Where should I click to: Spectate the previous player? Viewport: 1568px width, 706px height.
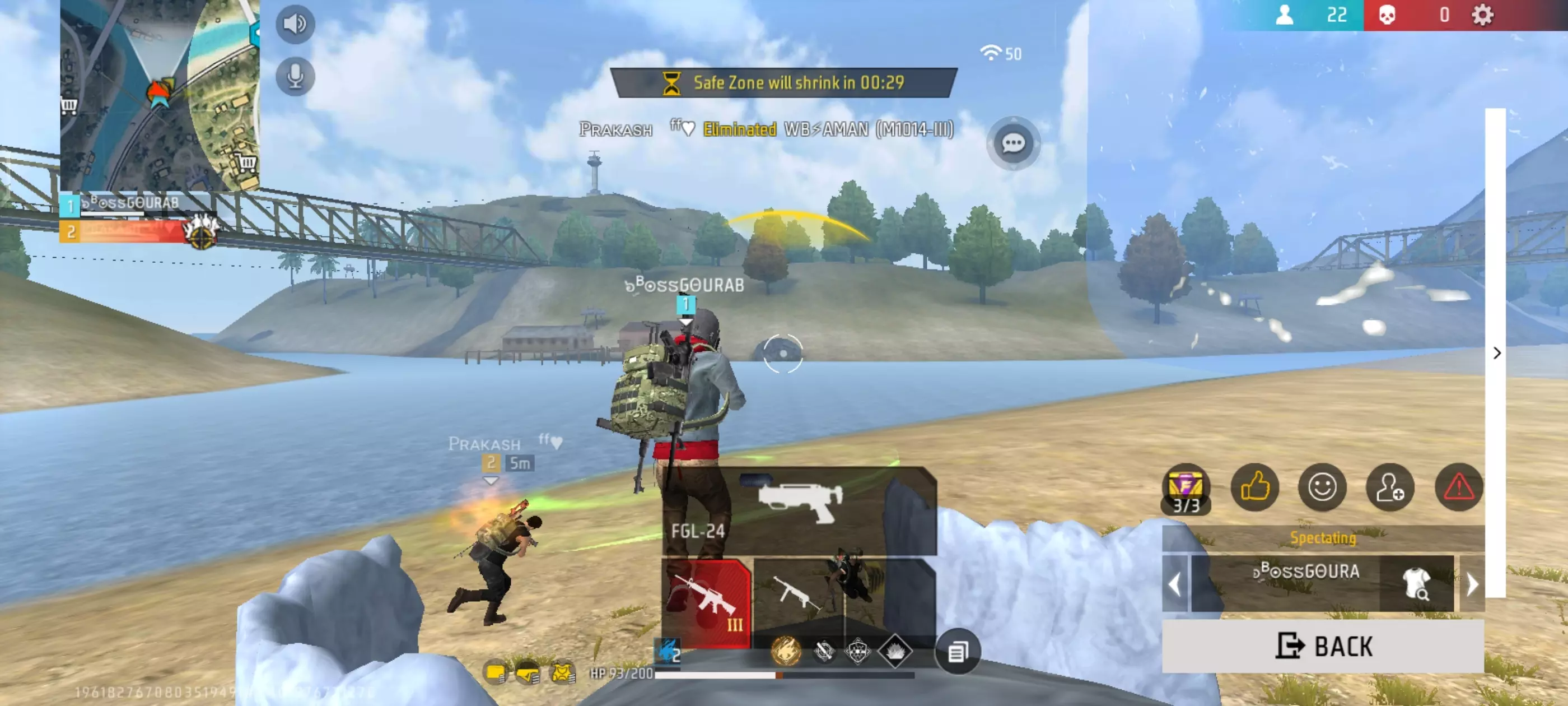click(1175, 584)
